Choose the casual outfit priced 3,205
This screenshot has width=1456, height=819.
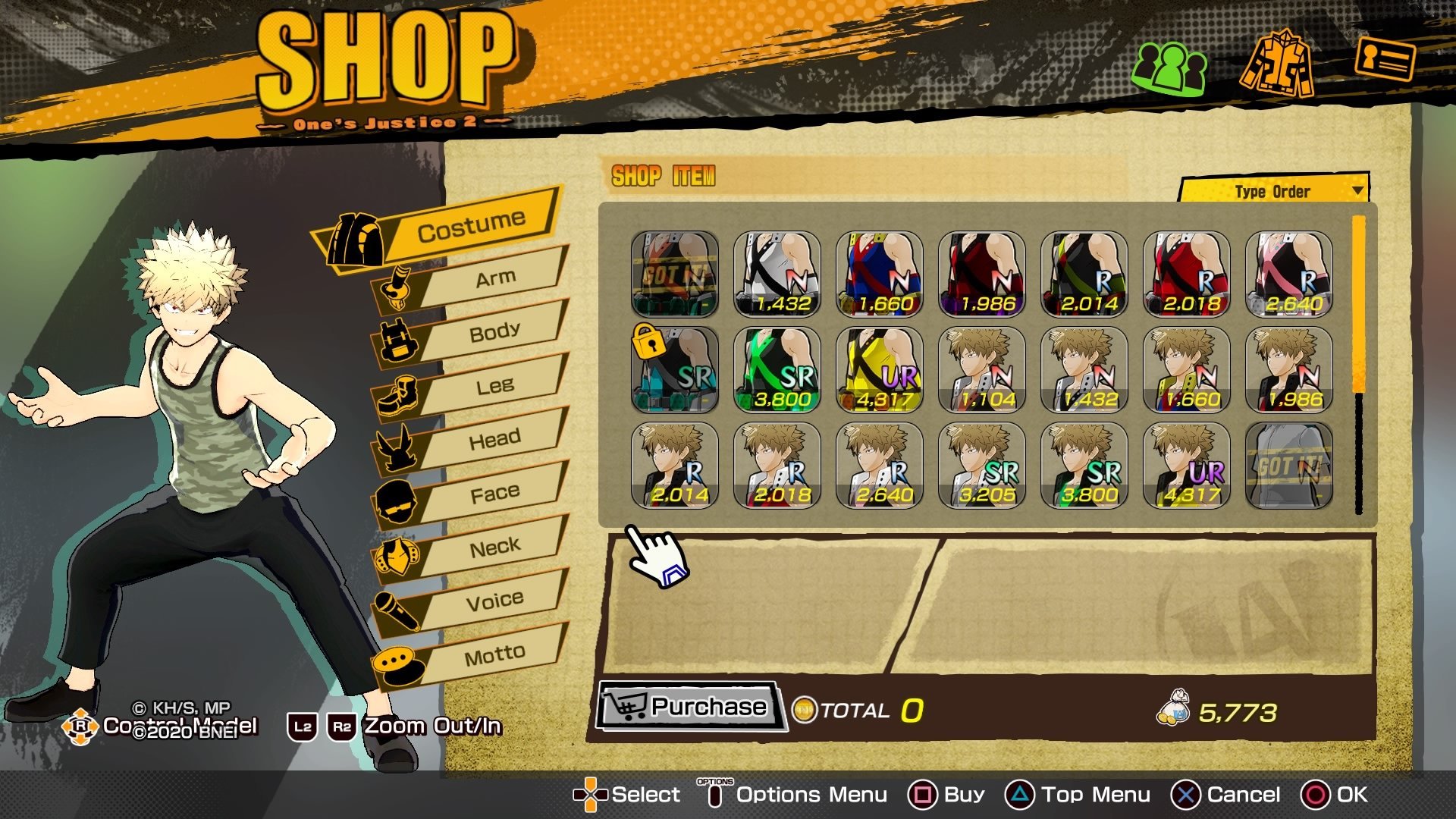coord(982,466)
